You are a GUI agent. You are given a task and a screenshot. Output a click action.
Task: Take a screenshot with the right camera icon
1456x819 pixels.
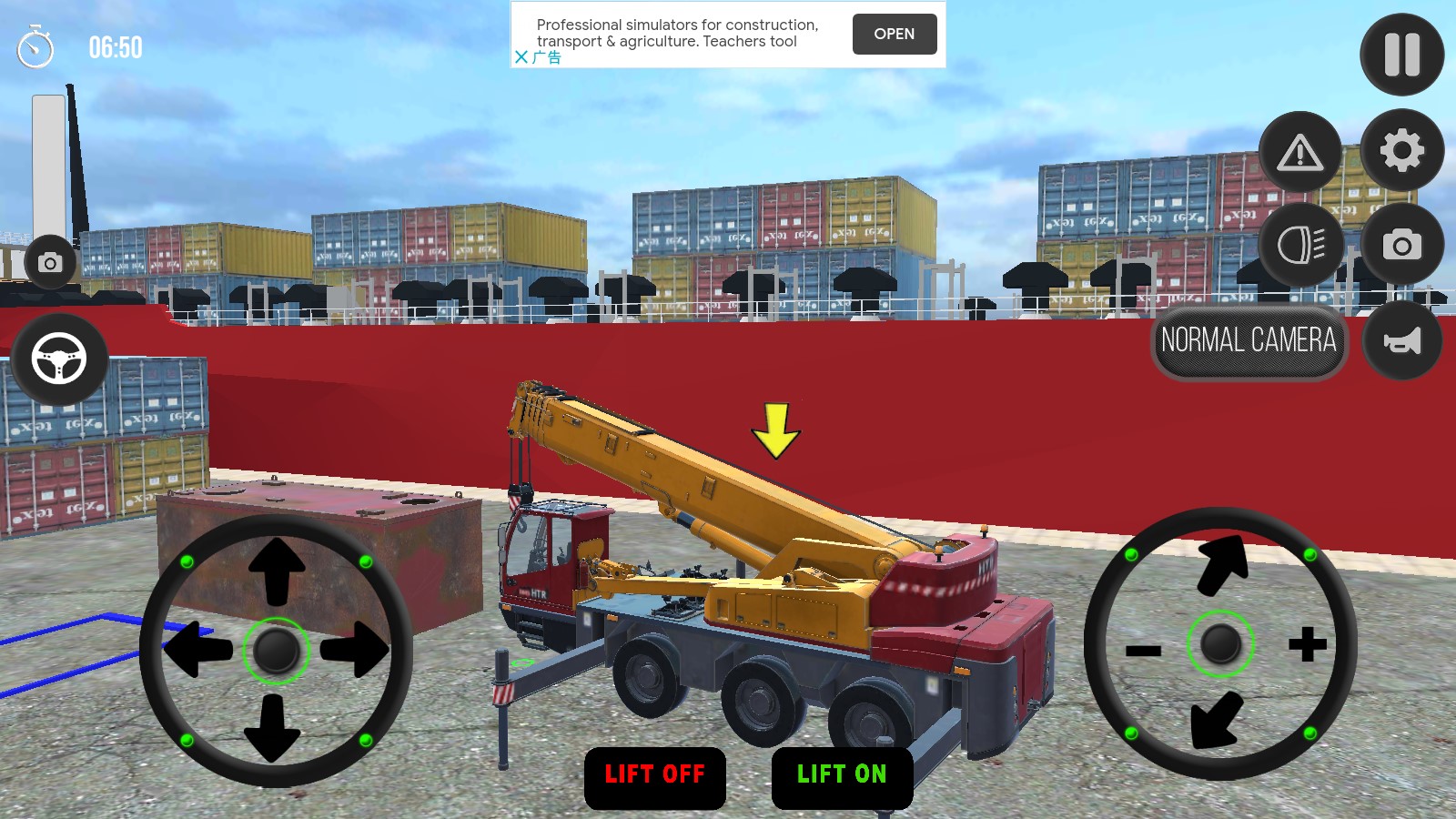pos(1401,246)
